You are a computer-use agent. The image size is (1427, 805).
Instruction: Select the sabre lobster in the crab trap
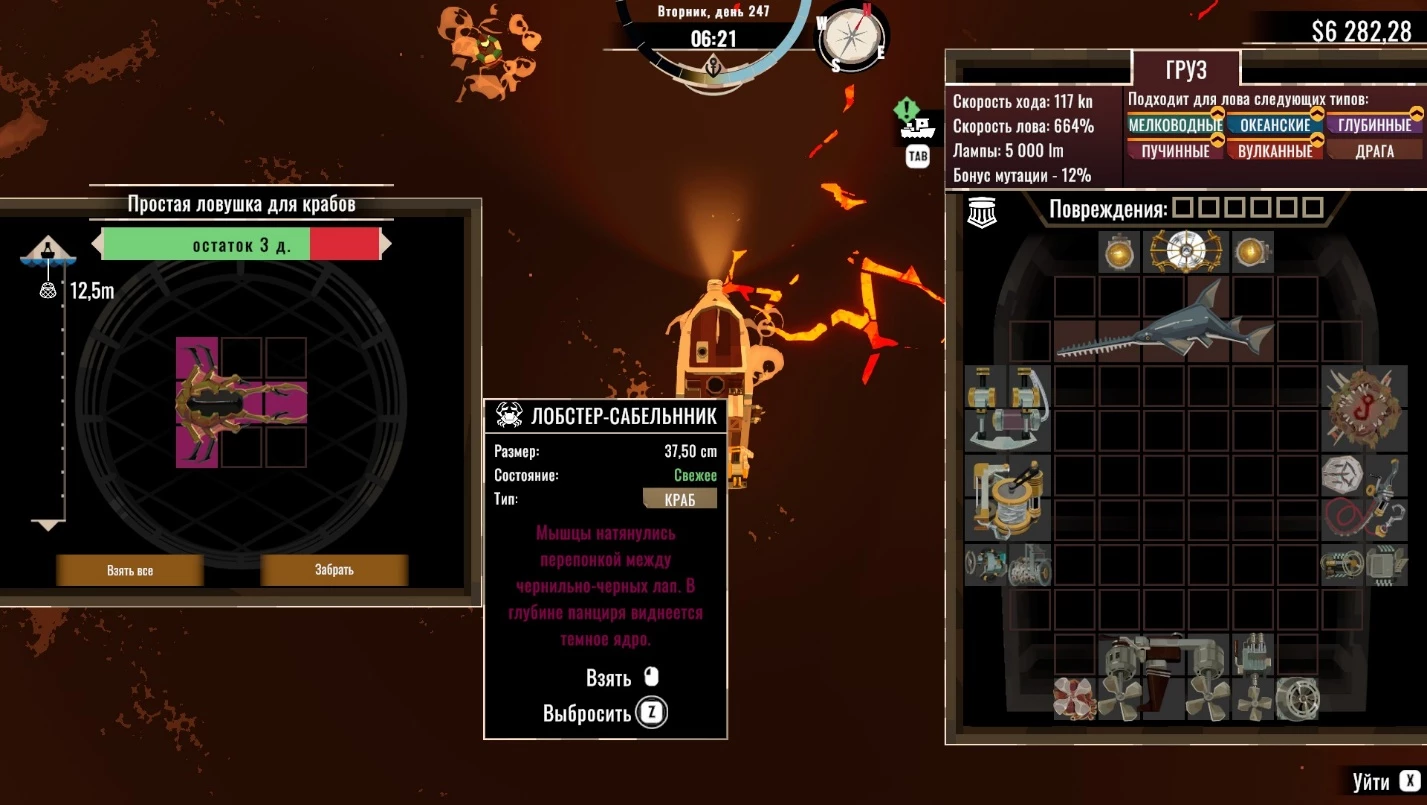241,402
